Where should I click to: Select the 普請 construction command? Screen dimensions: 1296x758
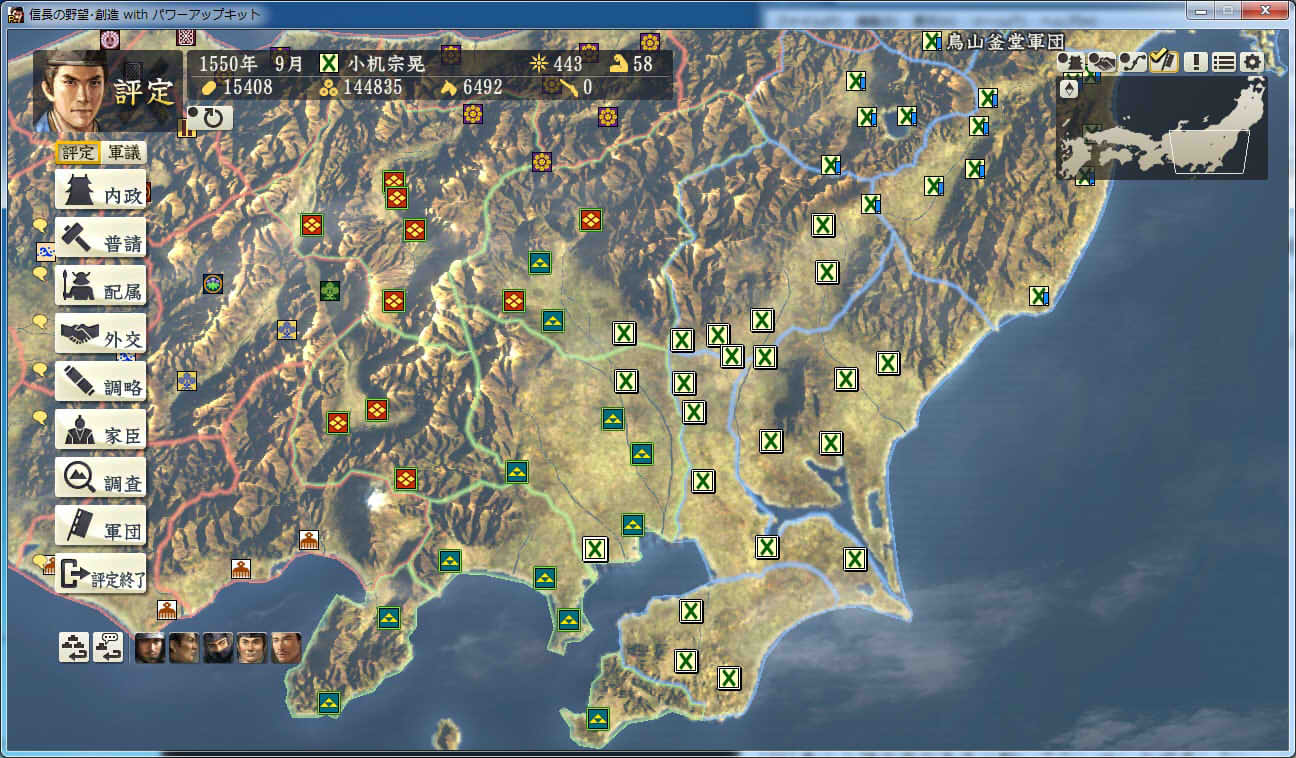(x=100, y=239)
